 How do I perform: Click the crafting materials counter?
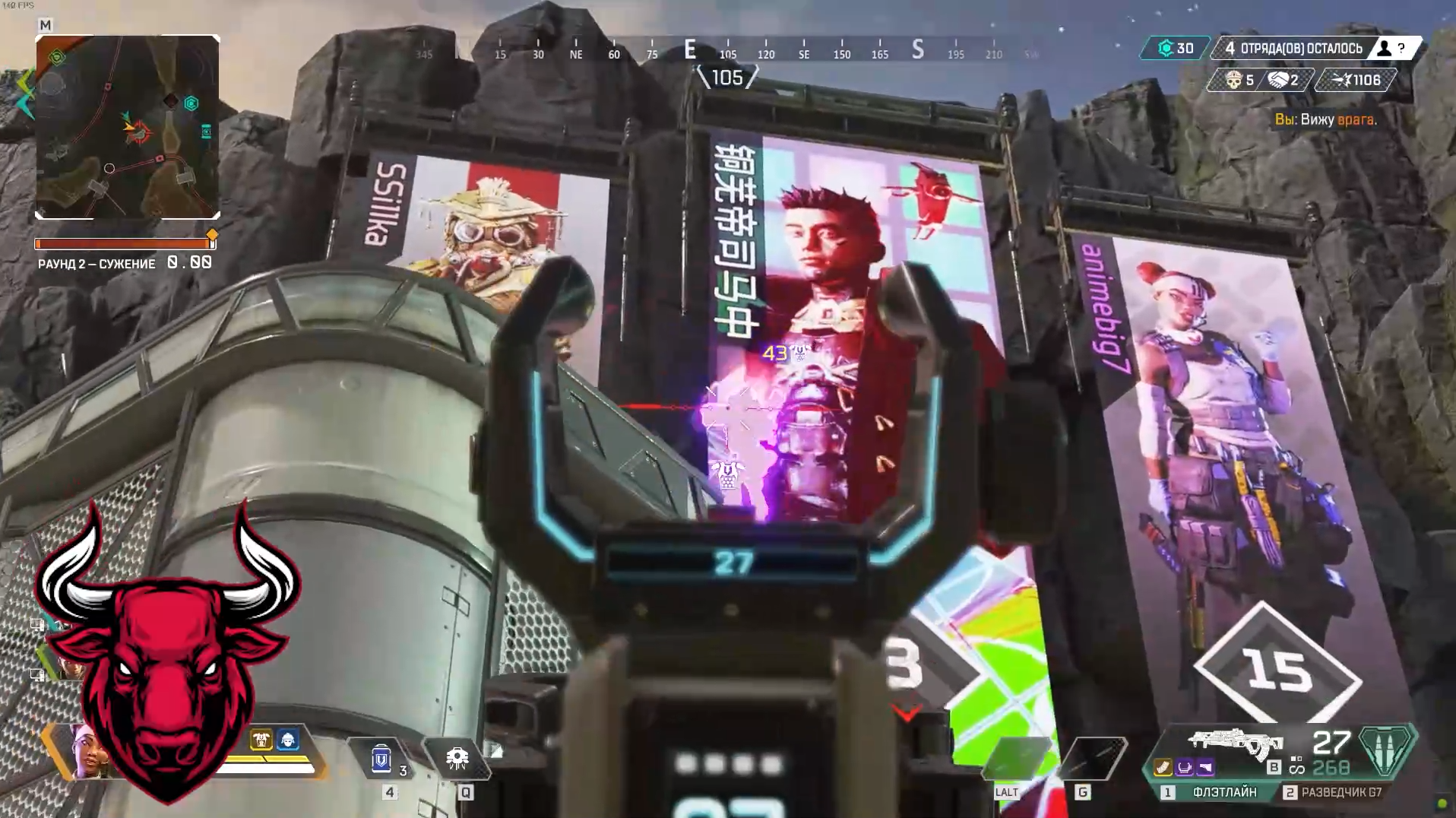pyautogui.click(x=1174, y=49)
